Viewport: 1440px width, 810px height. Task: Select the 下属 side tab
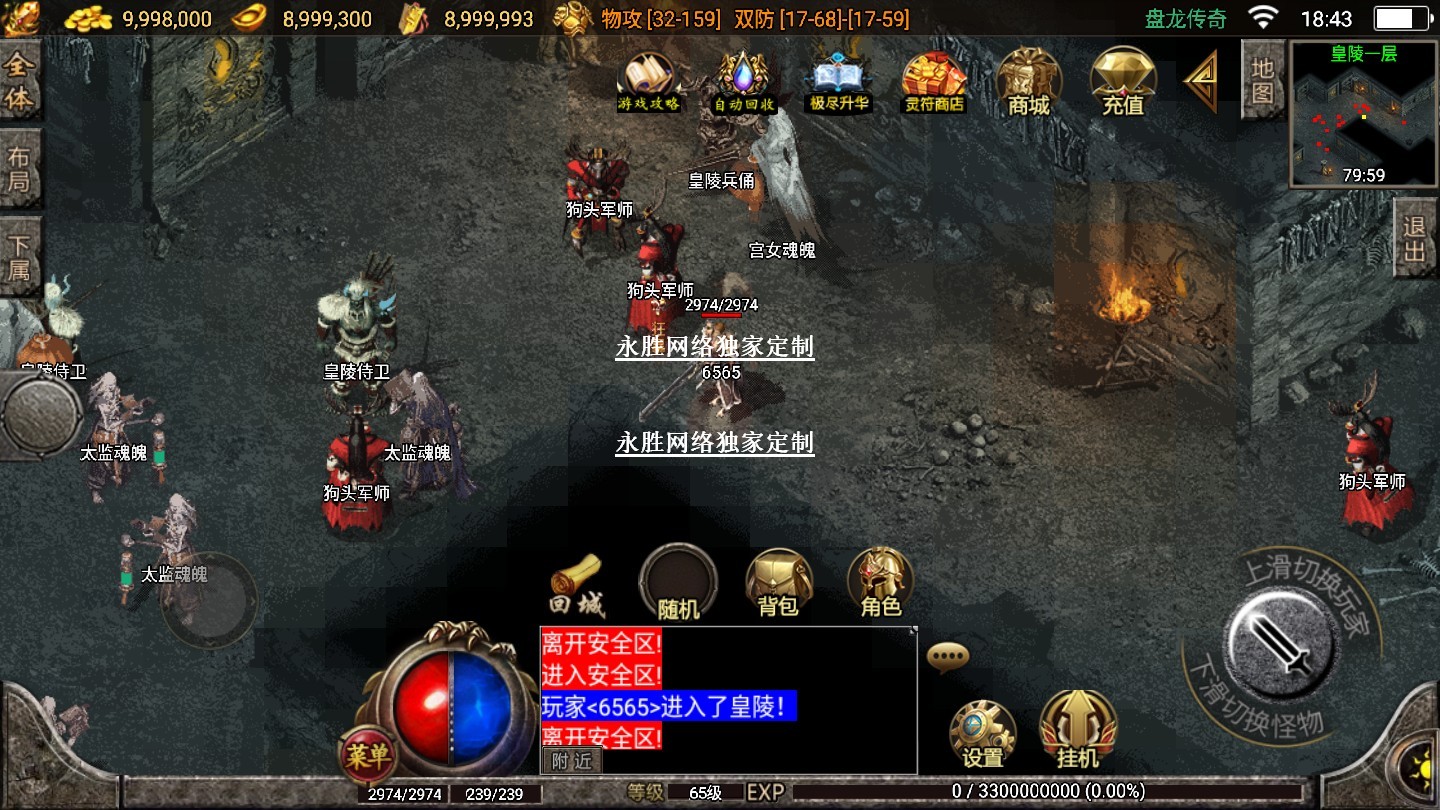pyautogui.click(x=19, y=257)
